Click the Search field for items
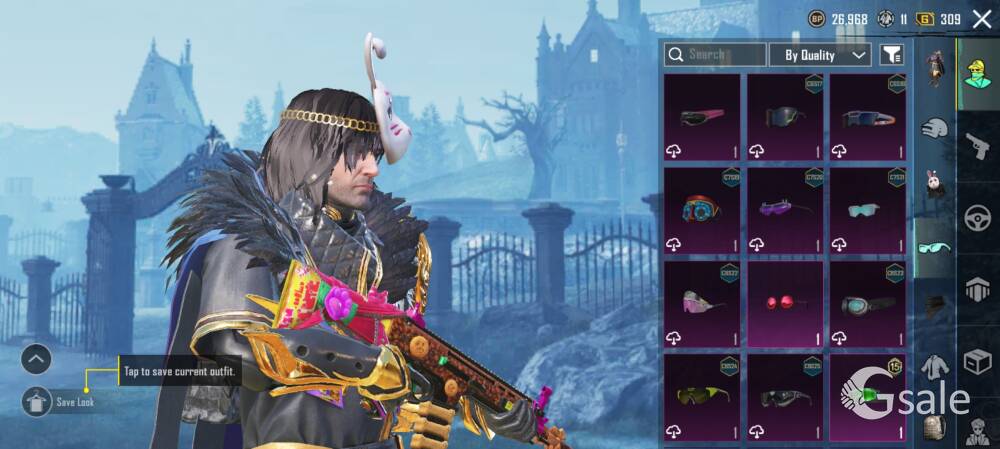The image size is (1000, 449). pyautogui.click(x=716, y=54)
